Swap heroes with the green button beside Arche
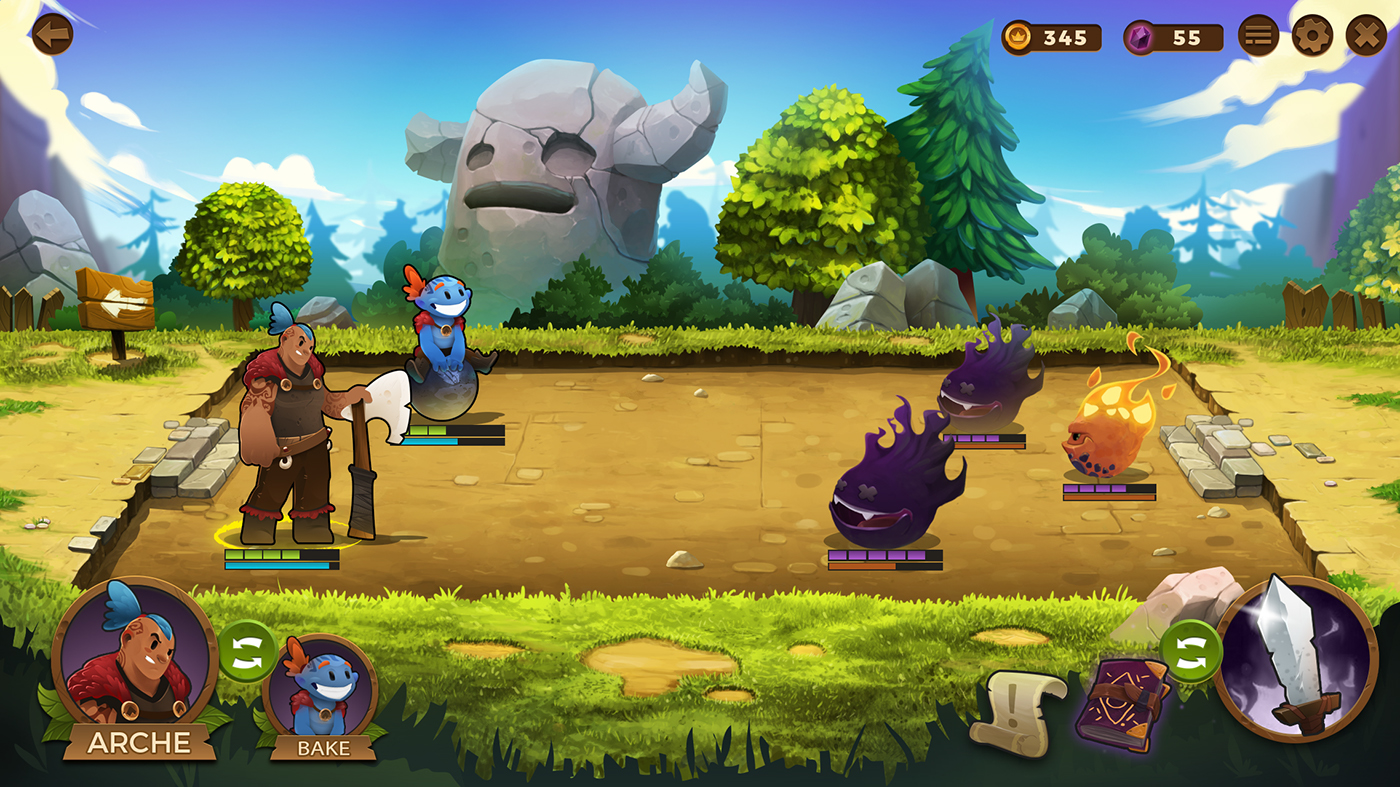 (x=247, y=651)
